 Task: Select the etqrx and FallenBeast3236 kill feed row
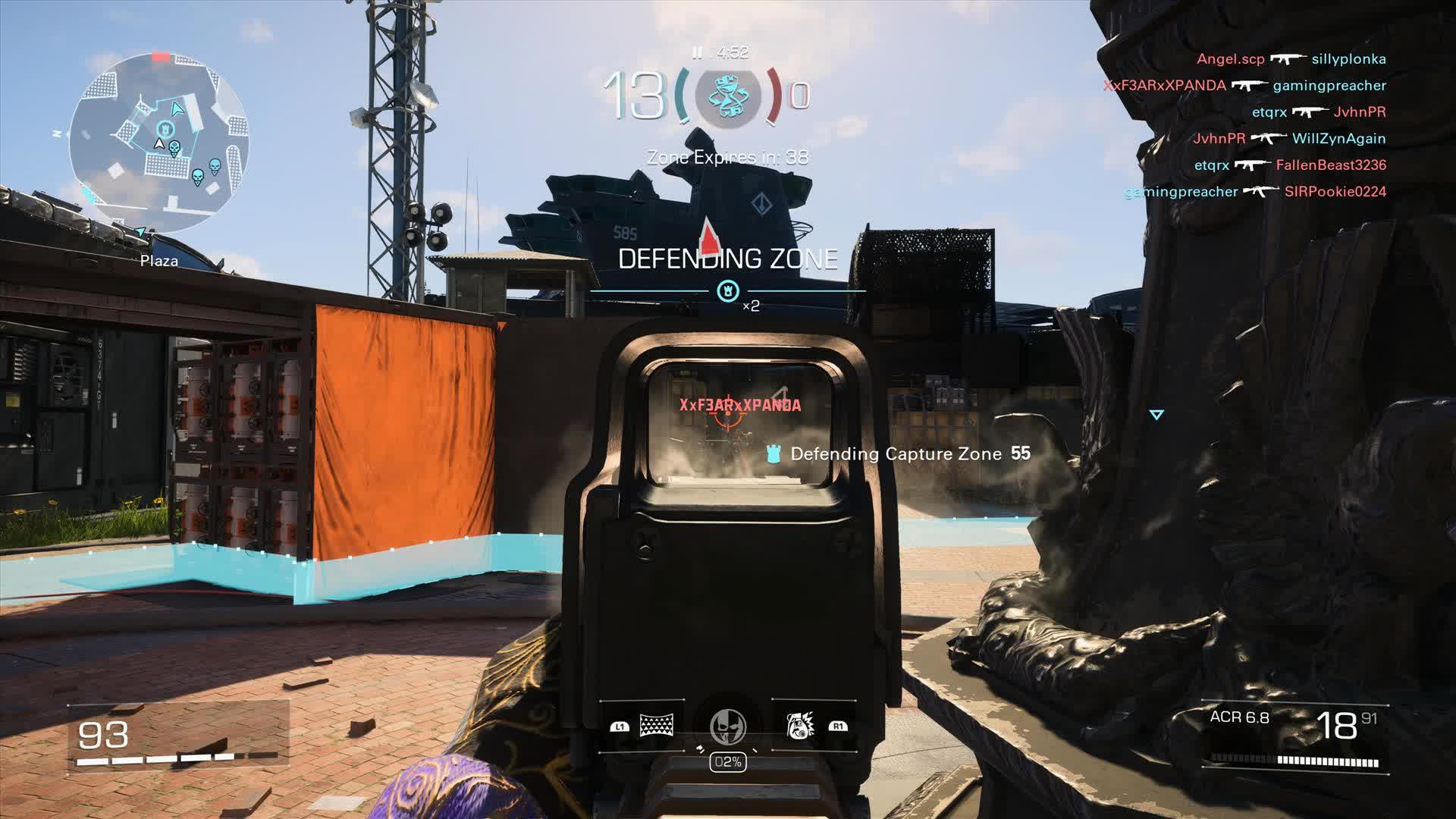point(1290,165)
